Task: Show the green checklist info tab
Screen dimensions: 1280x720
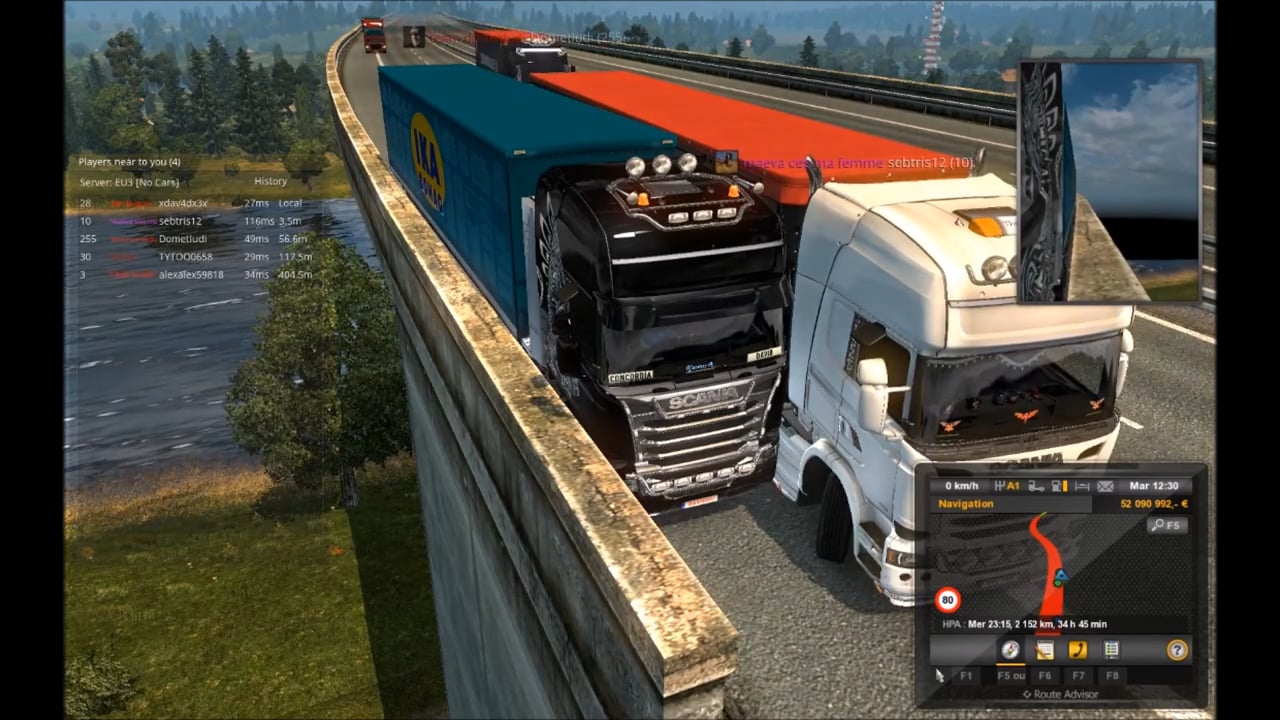Action: (1111, 650)
